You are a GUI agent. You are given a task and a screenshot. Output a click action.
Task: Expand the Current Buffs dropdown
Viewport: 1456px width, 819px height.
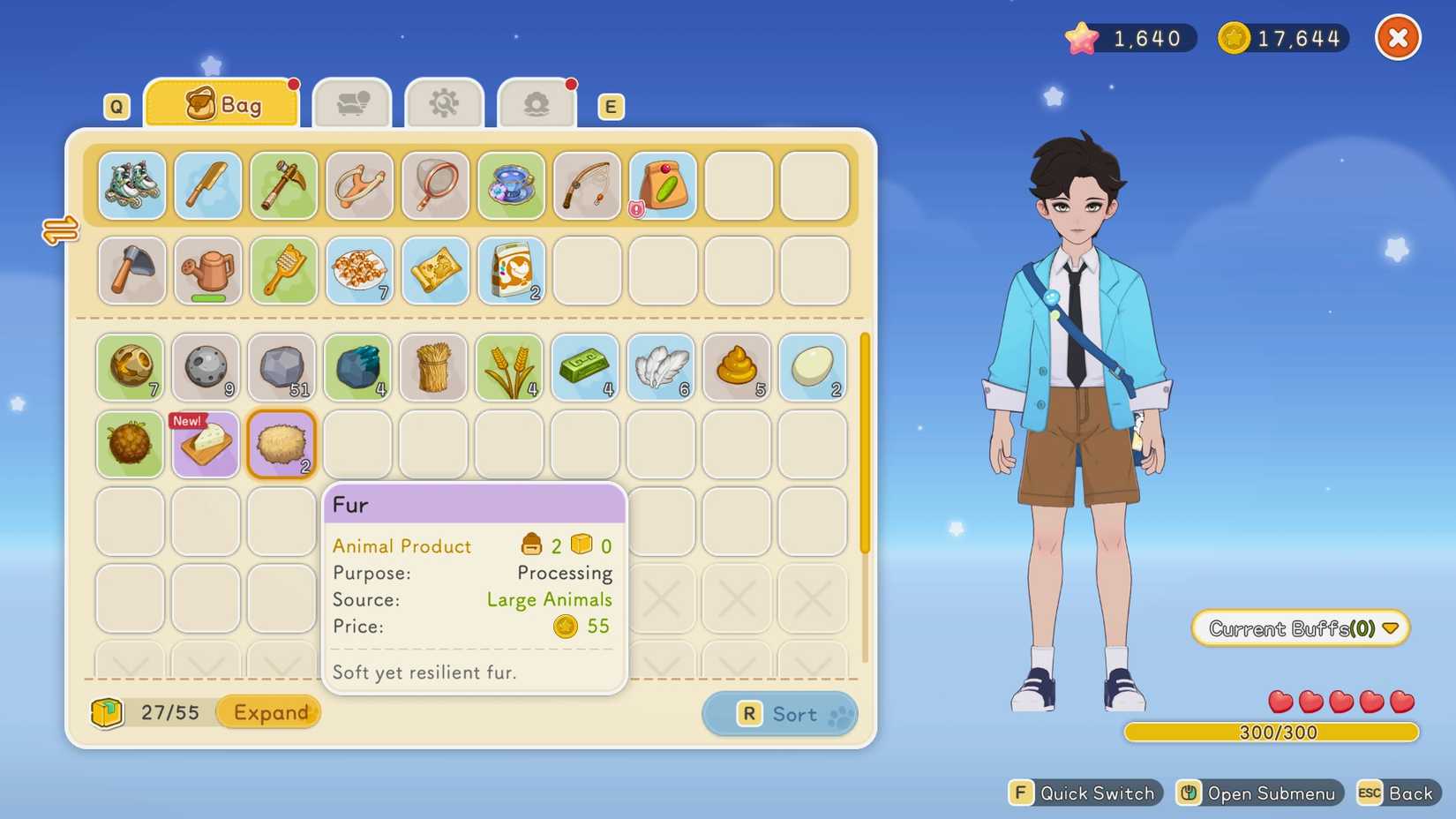(1301, 628)
